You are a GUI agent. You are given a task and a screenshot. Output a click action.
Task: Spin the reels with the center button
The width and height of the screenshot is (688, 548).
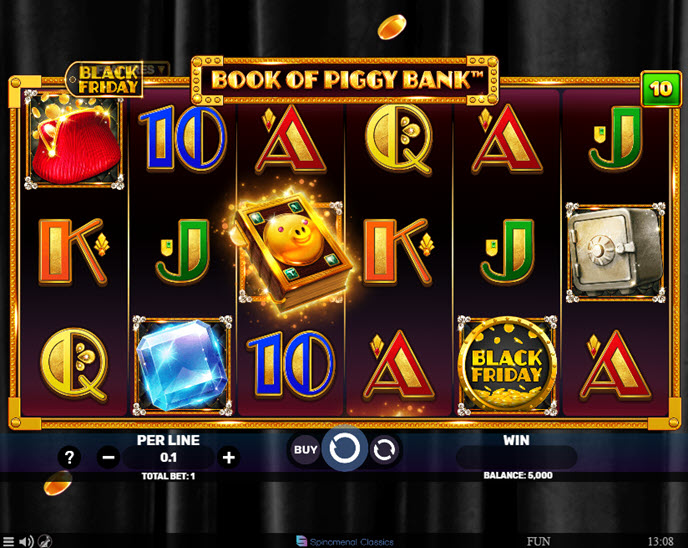[x=344, y=449]
